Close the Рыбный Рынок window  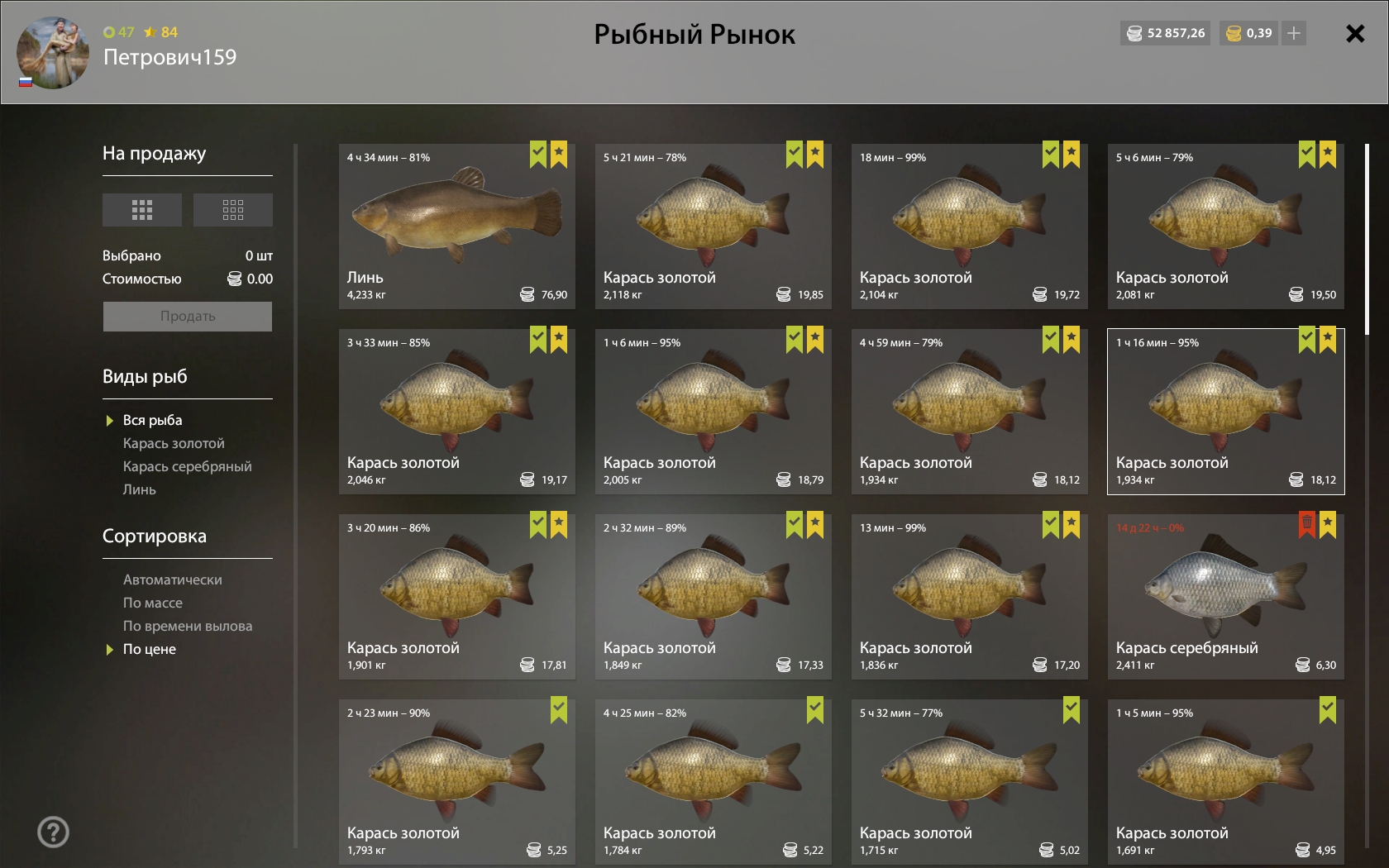[x=1354, y=34]
